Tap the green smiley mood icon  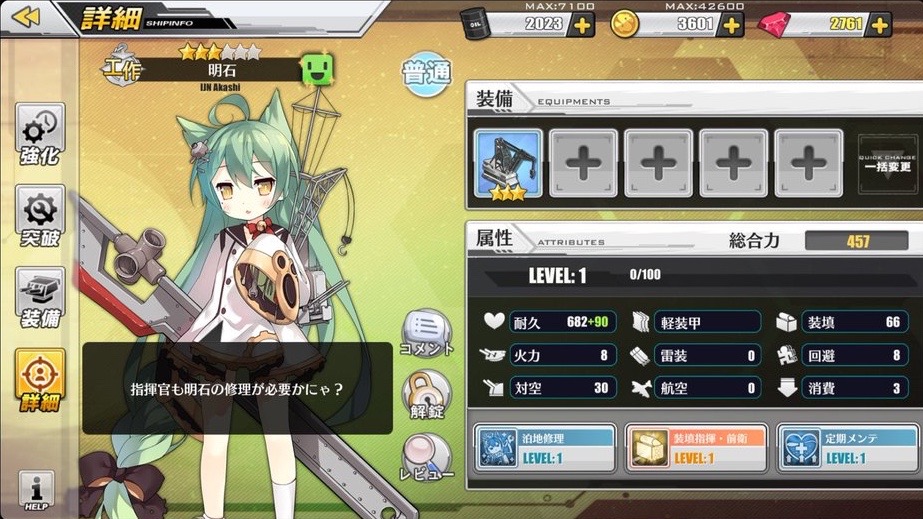(319, 71)
